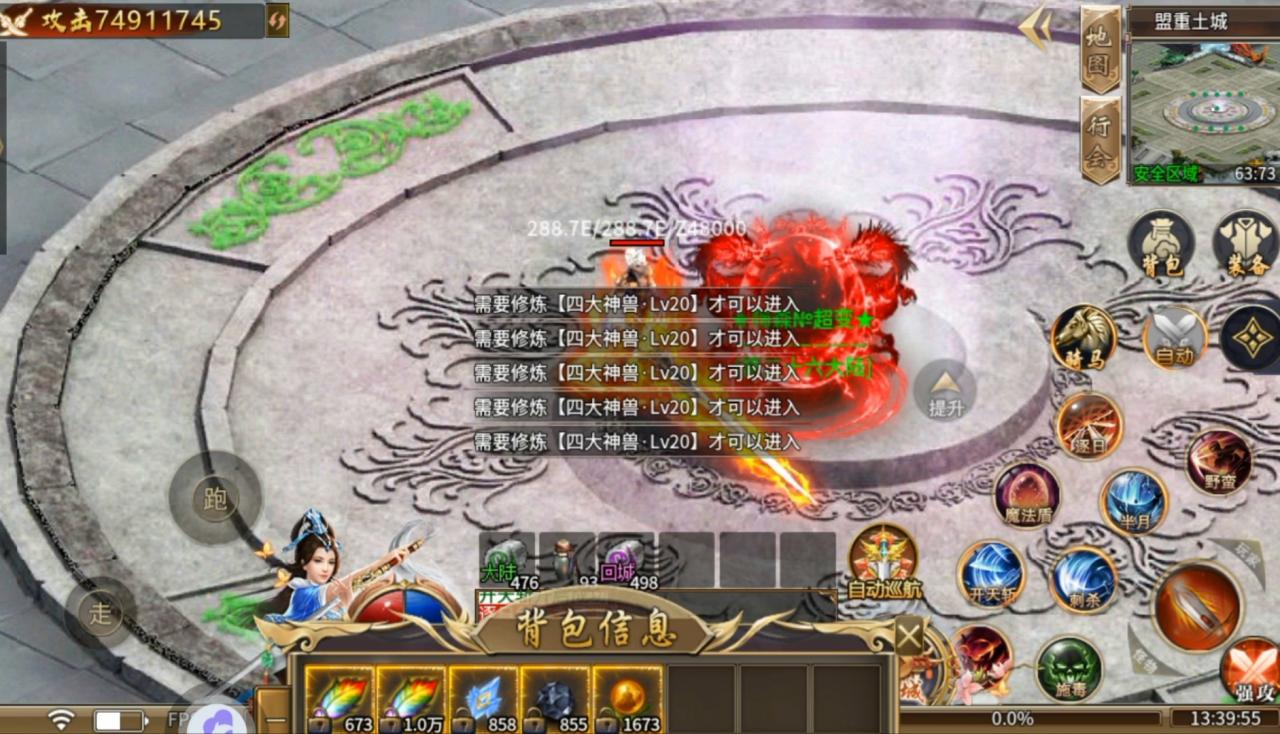Cast the 施毒 poison skill
This screenshot has width=1280, height=734.
pyautogui.click(x=1068, y=668)
